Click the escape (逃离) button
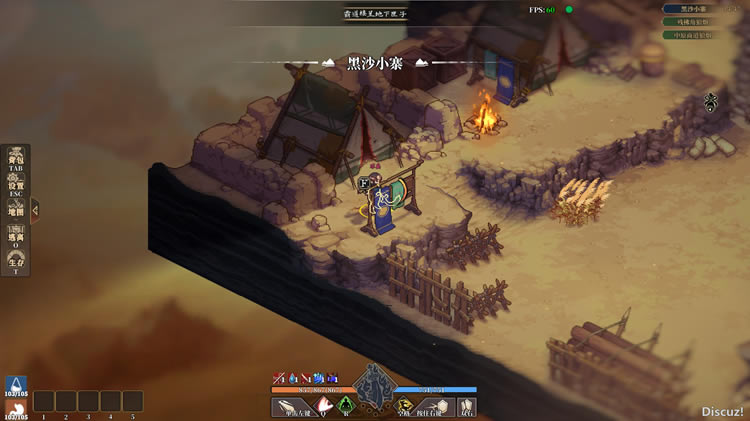750x421 pixels. 16,237
